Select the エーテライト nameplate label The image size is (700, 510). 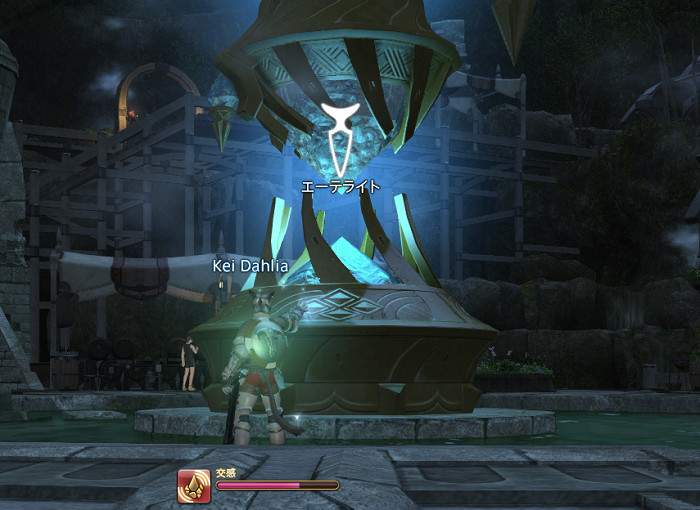click(341, 186)
